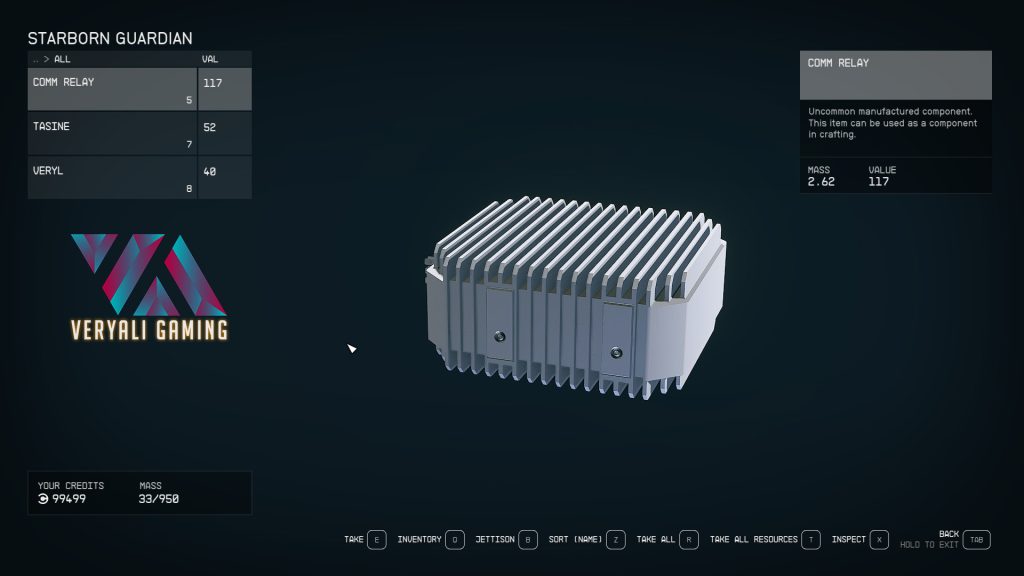Select the Tasine resource row
The width and height of the screenshot is (1024, 576).
point(112,134)
